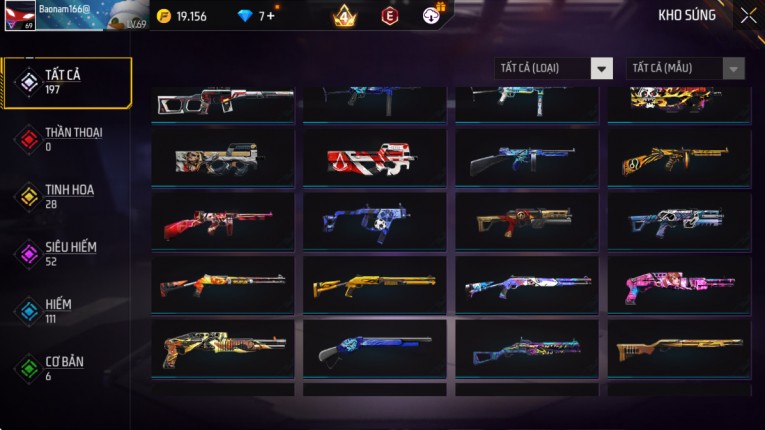Open the red E badge icon
This screenshot has width=765, height=430.
(390, 16)
